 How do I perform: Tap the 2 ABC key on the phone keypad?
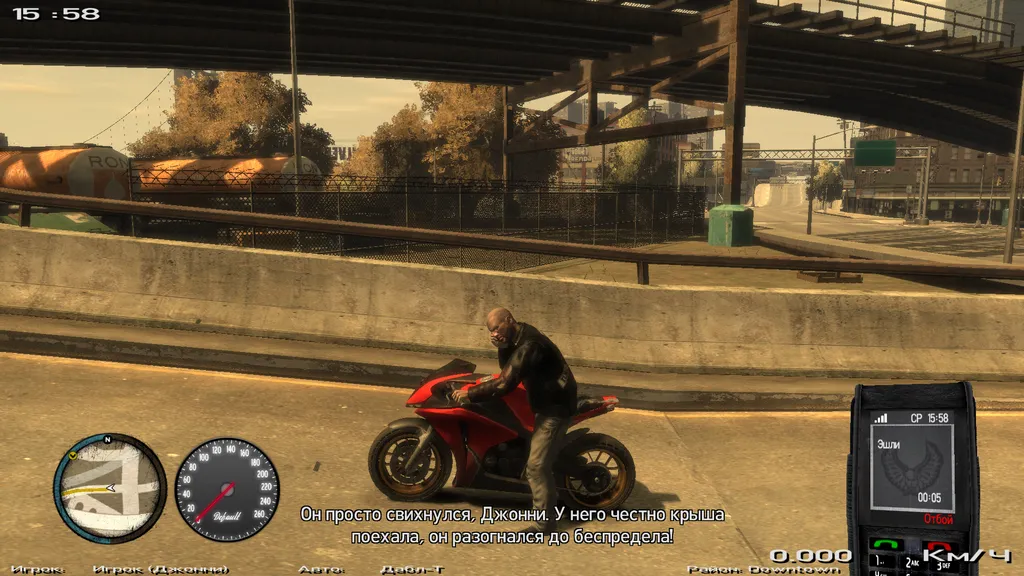pyautogui.click(x=911, y=563)
